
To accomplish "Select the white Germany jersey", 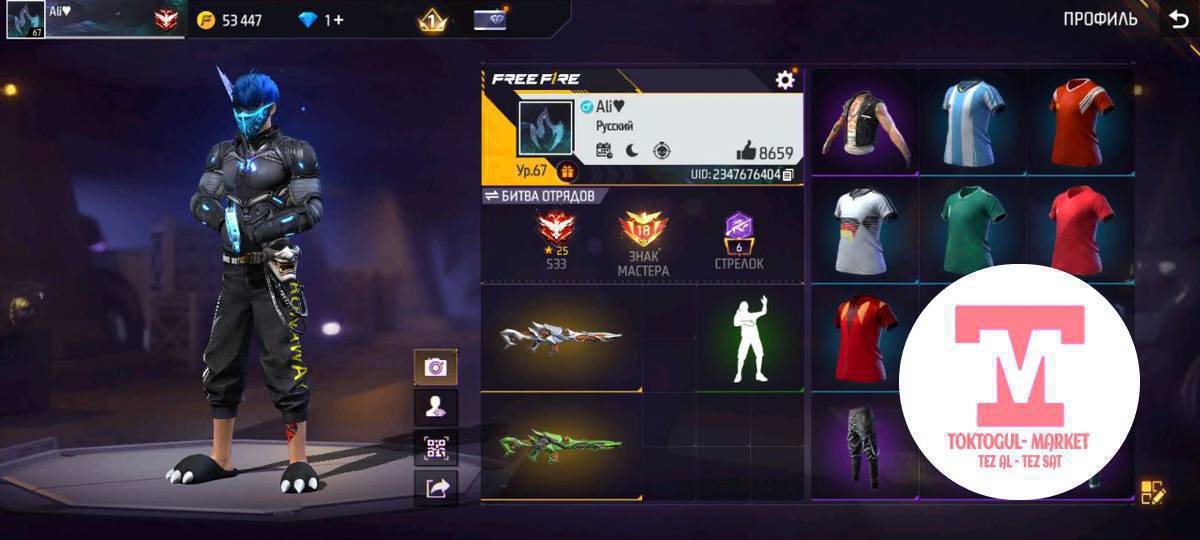I will pyautogui.click(x=865, y=230).
